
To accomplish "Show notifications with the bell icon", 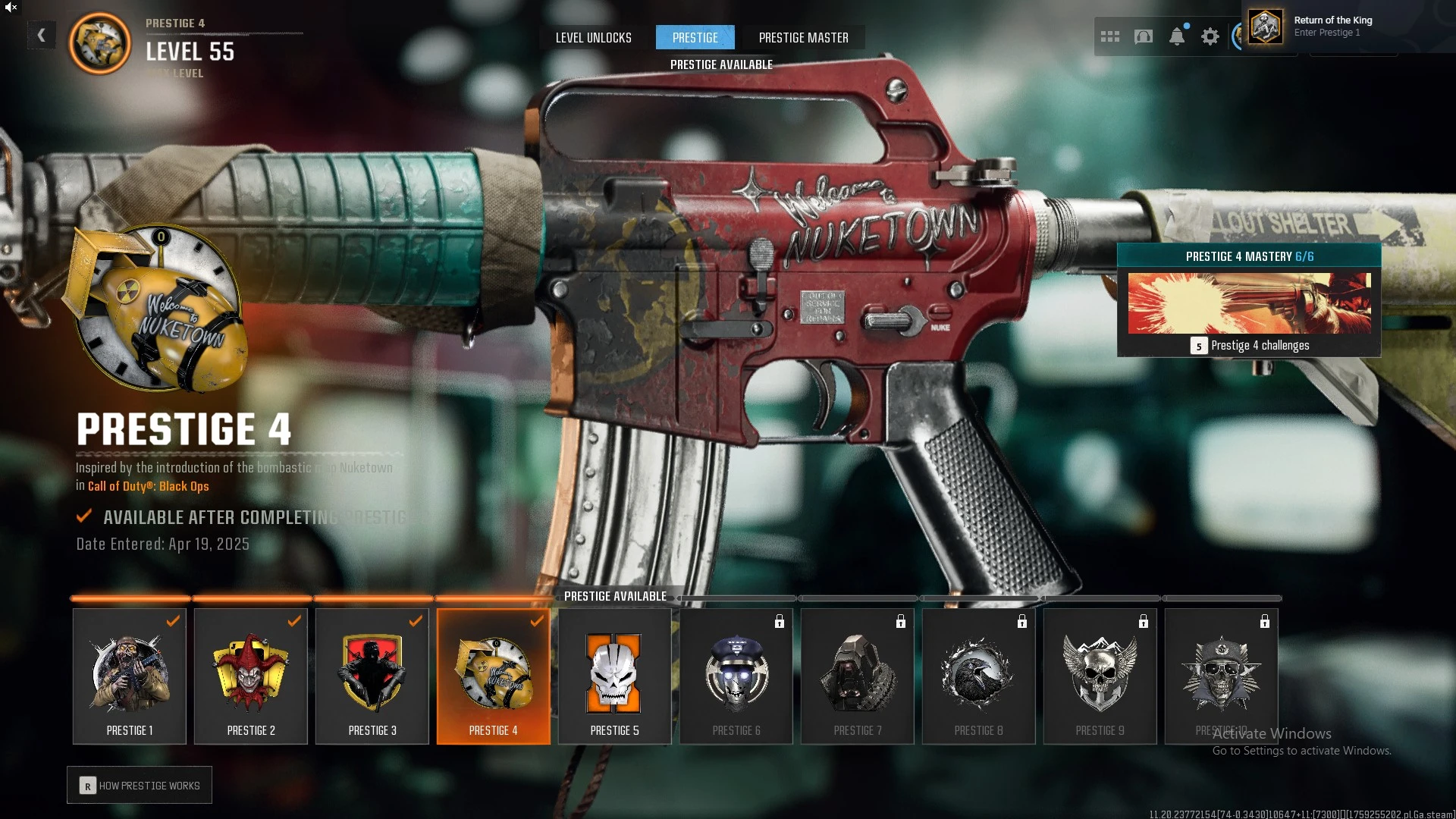I will (1176, 36).
